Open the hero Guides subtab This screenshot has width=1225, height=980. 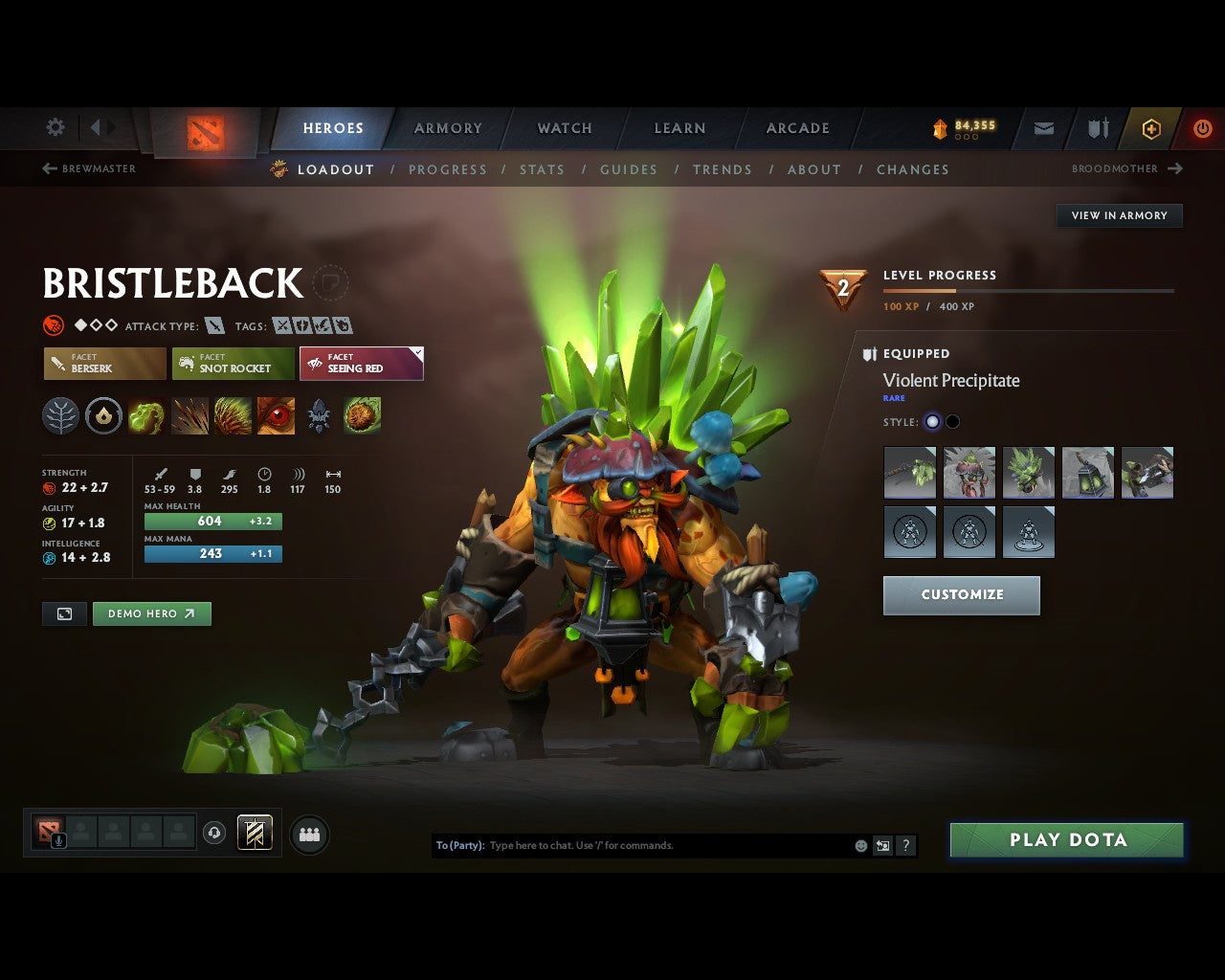pyautogui.click(x=629, y=169)
